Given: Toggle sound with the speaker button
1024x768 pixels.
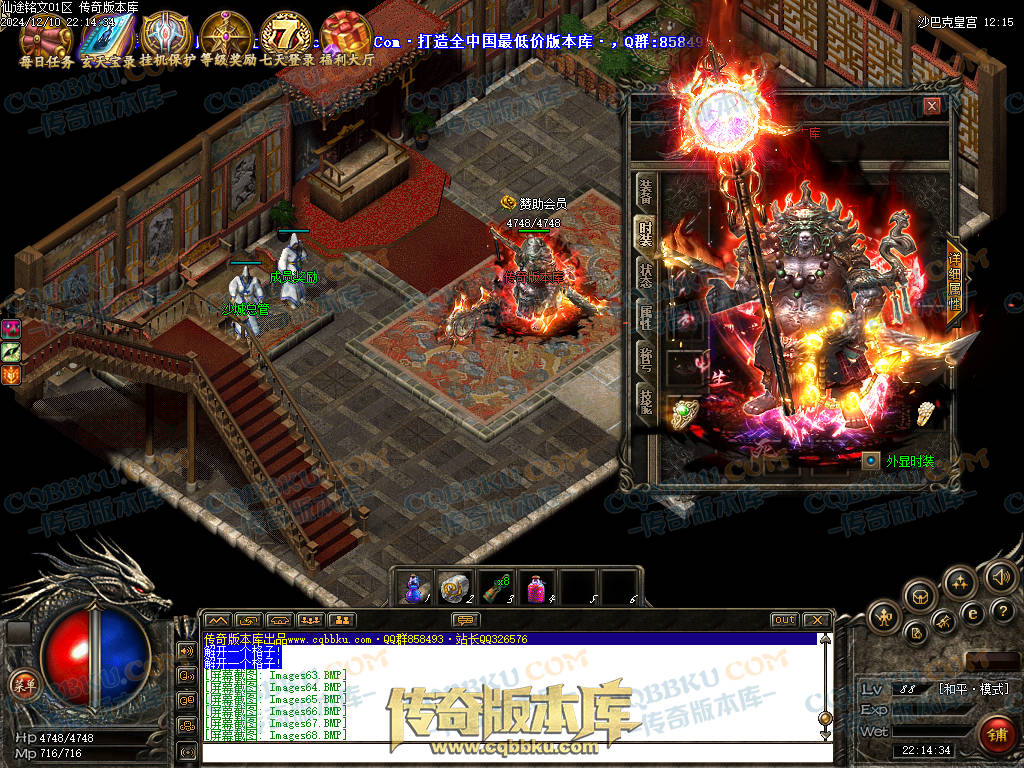Looking at the screenshot, I should 1001,576.
